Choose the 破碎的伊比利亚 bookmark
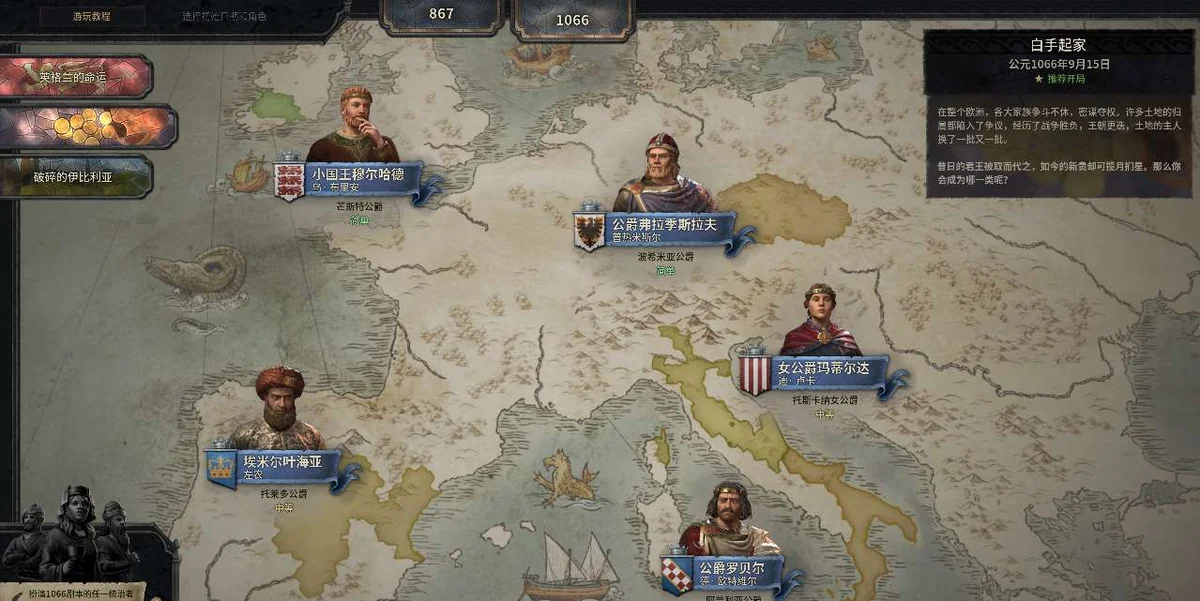 [x=77, y=177]
